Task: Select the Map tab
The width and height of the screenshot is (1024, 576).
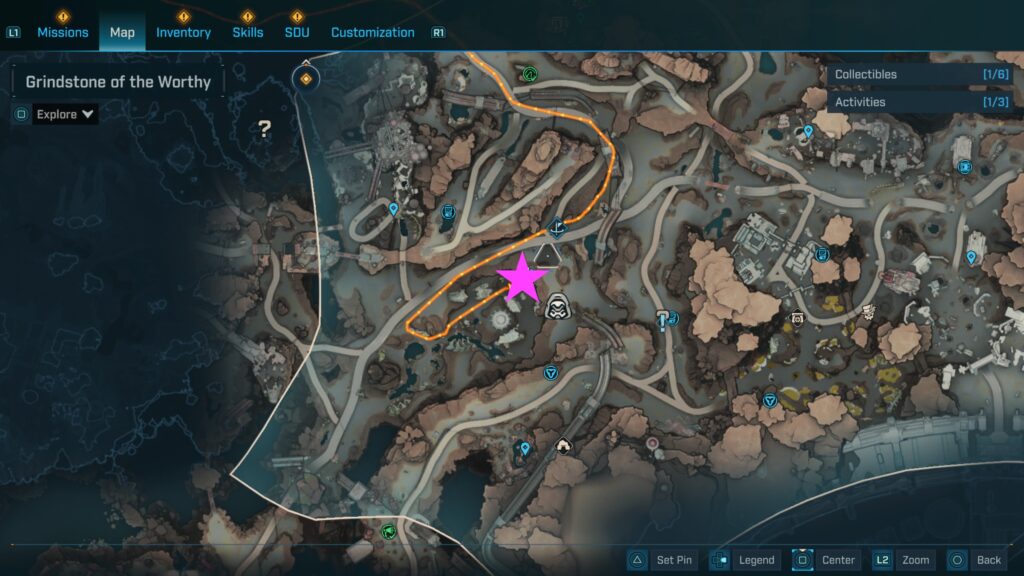Action: [x=122, y=32]
